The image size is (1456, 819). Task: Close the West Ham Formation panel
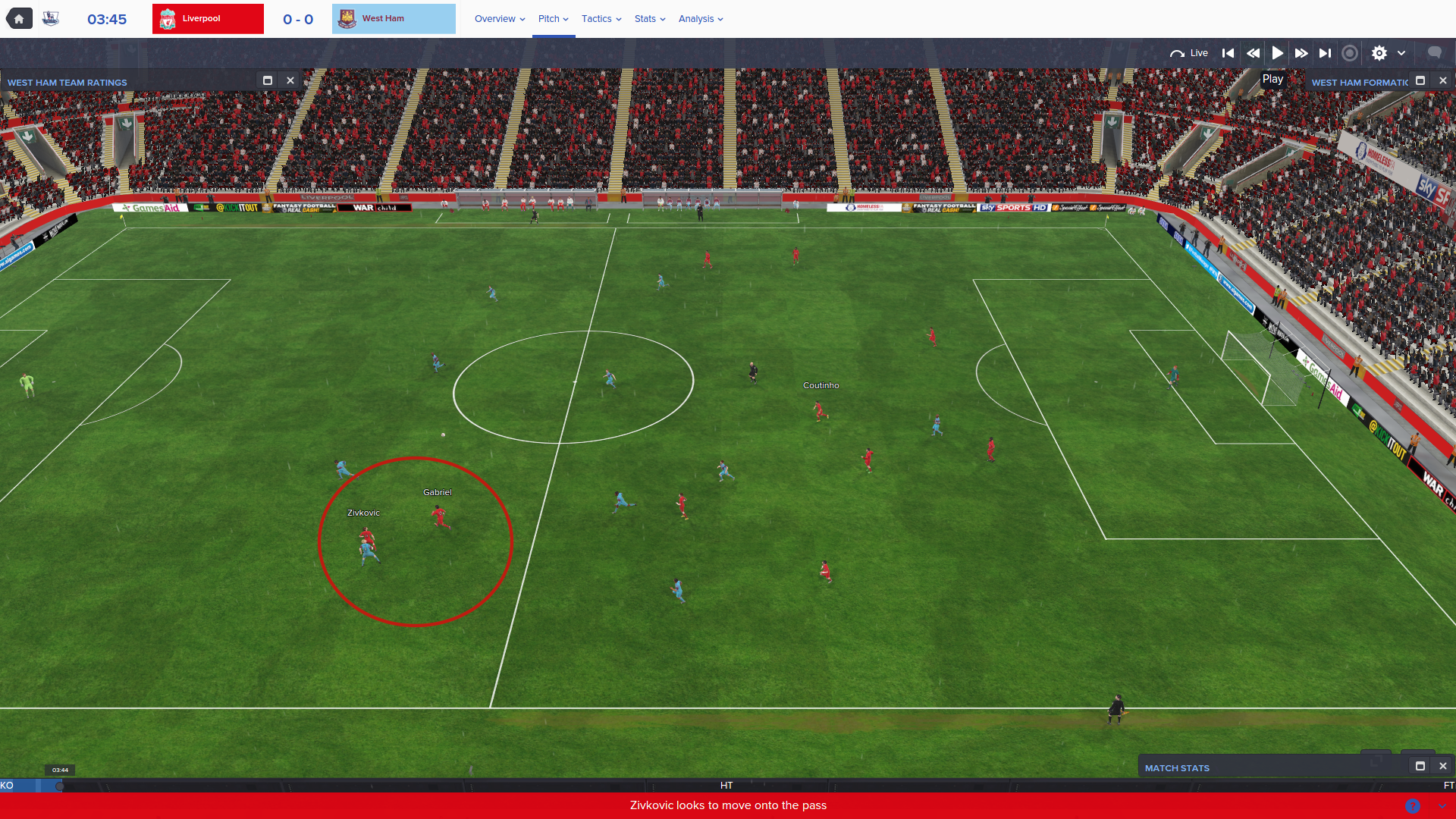(1443, 80)
